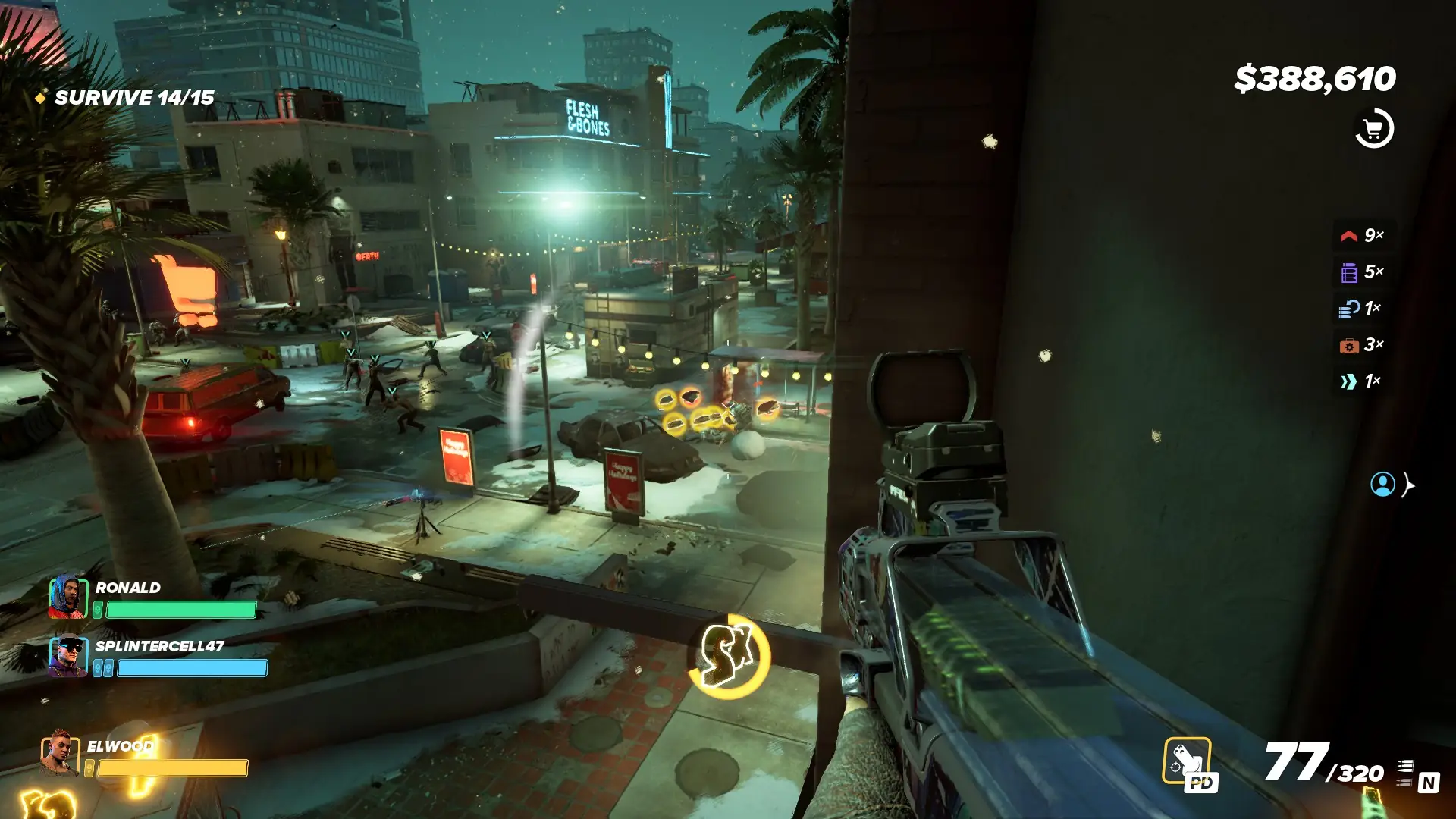Click the blue player profile icon

point(1382,484)
